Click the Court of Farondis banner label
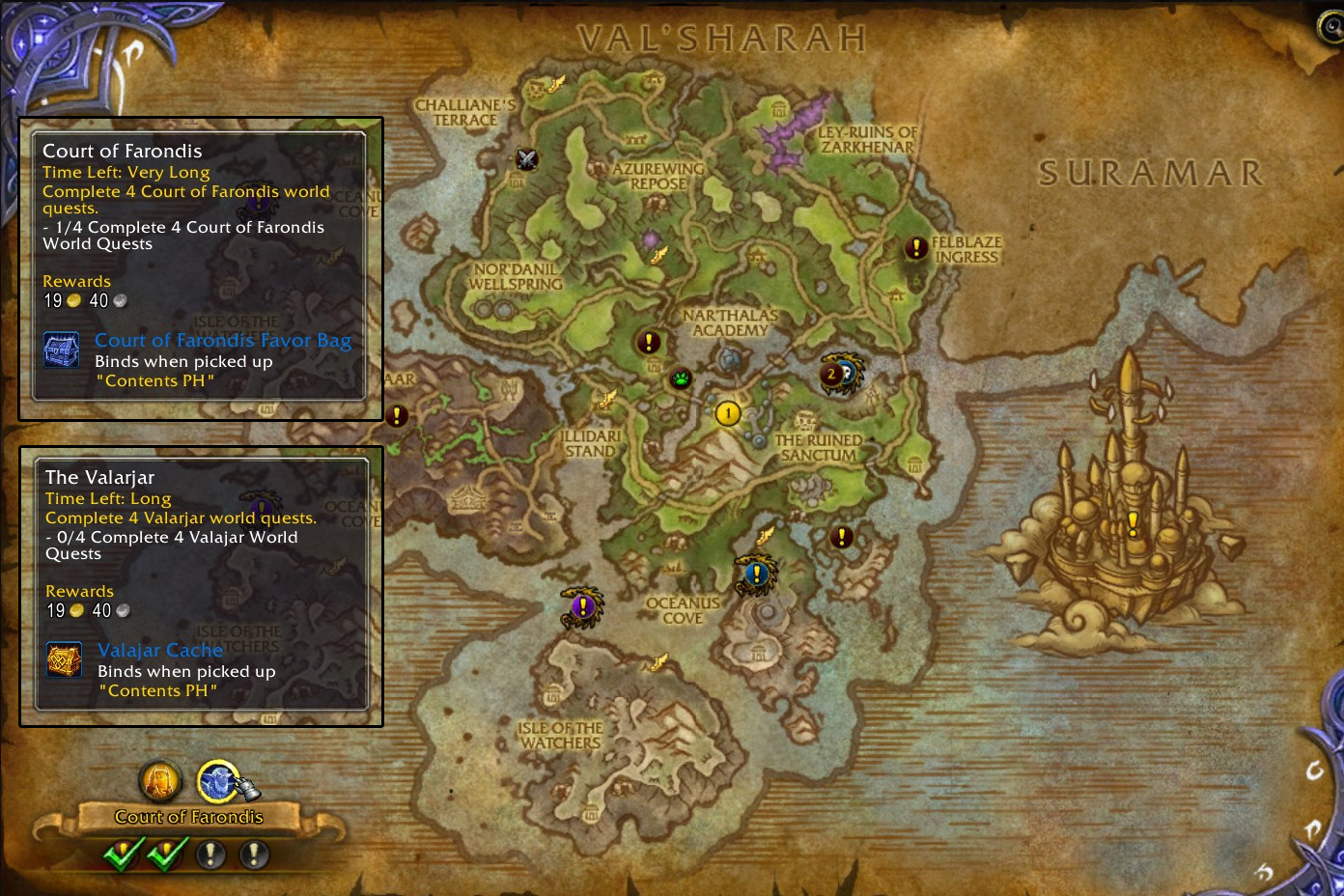 click(x=188, y=817)
